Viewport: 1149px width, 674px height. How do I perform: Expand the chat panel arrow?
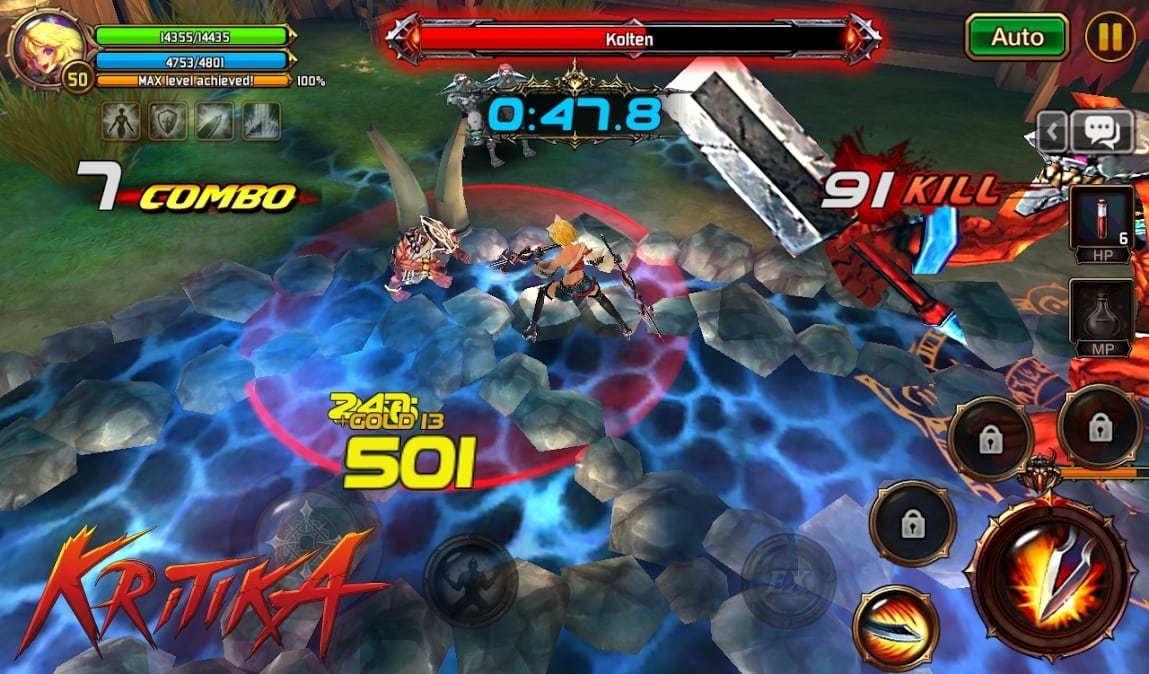point(1051,131)
